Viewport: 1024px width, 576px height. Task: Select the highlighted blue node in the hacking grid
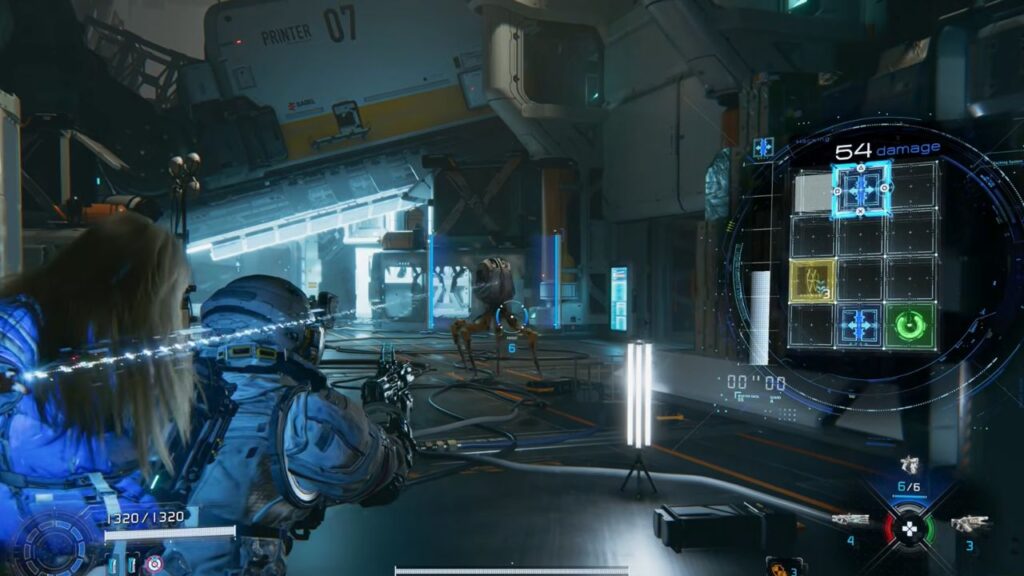[861, 189]
